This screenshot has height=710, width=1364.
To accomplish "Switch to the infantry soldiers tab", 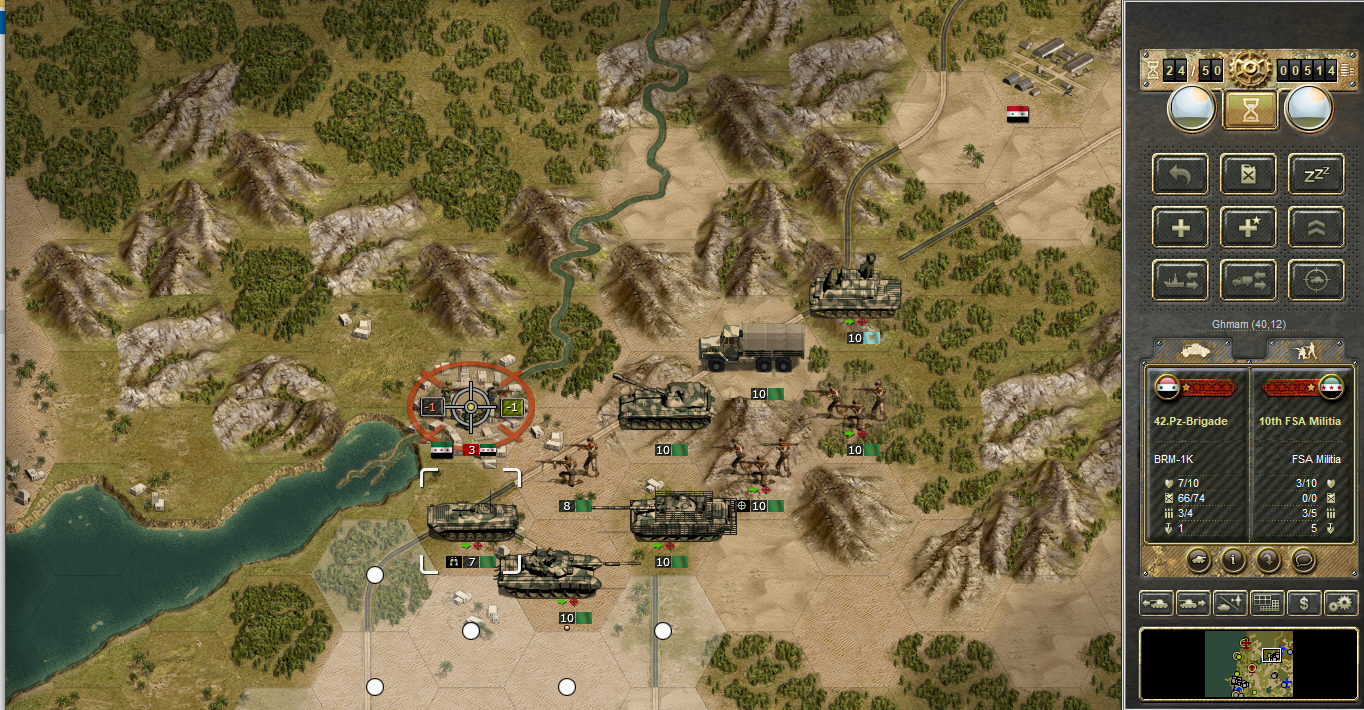I will (x=1300, y=349).
